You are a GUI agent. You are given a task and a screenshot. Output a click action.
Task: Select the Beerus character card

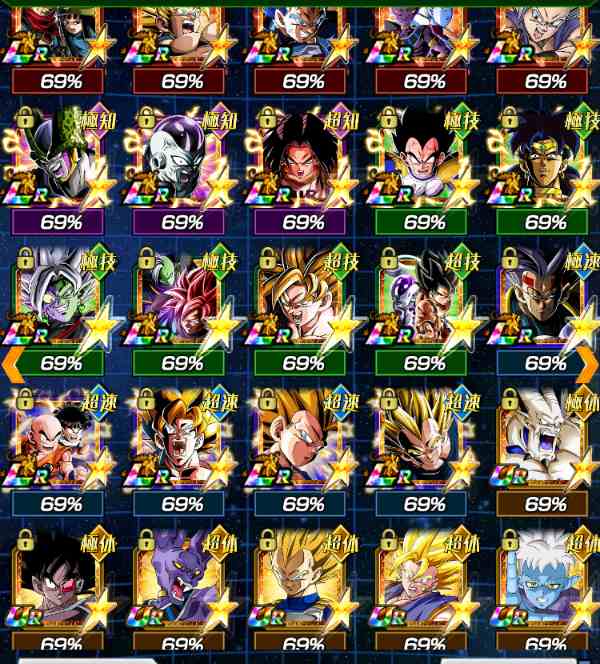(182, 580)
